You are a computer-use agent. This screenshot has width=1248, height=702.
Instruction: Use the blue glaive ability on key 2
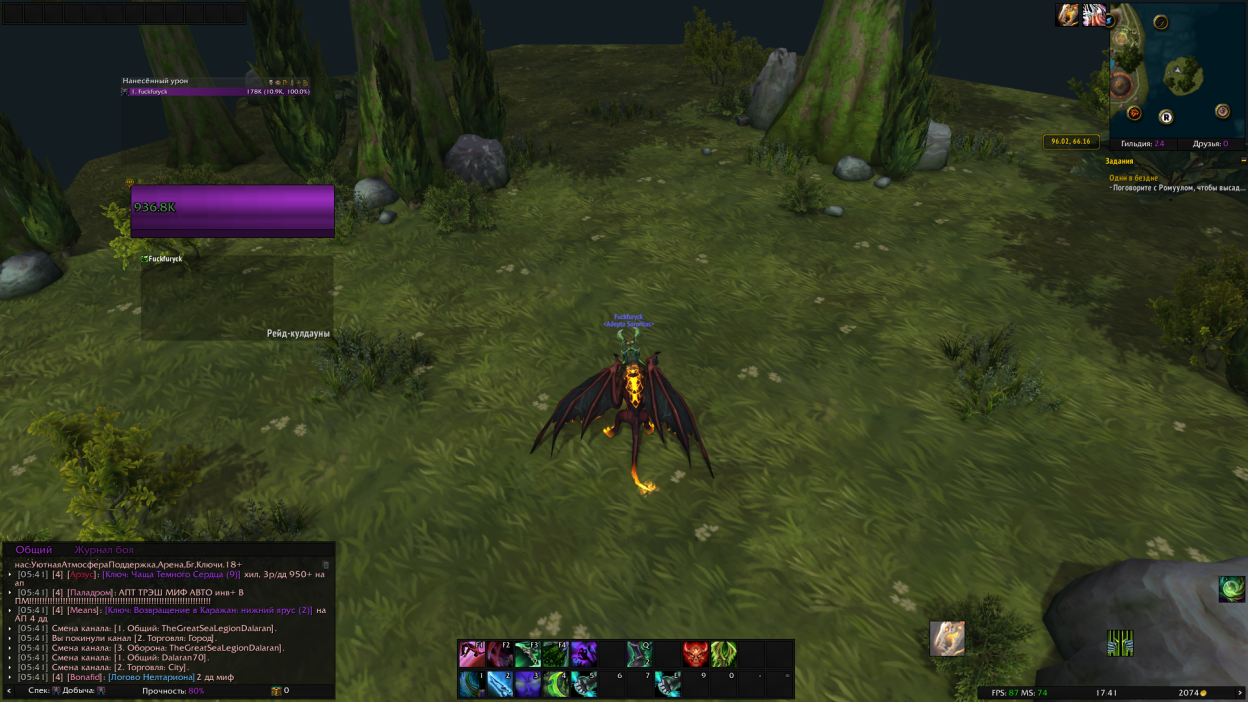(500, 684)
